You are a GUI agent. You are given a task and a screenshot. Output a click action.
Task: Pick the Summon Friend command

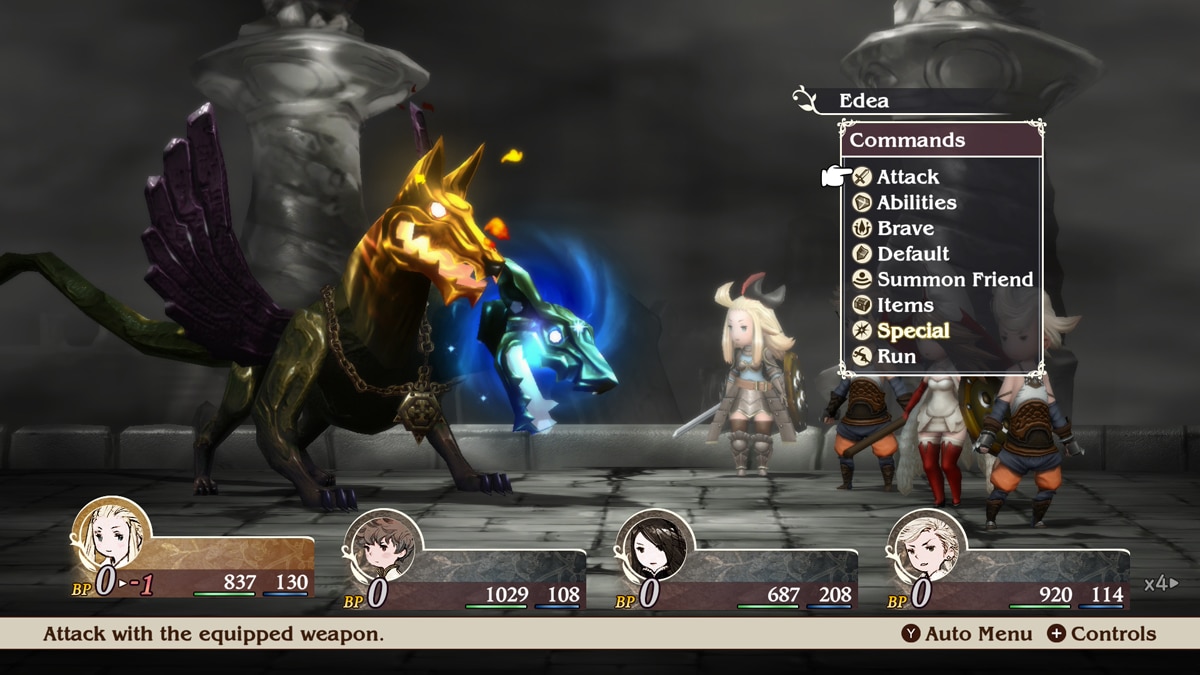pos(954,280)
